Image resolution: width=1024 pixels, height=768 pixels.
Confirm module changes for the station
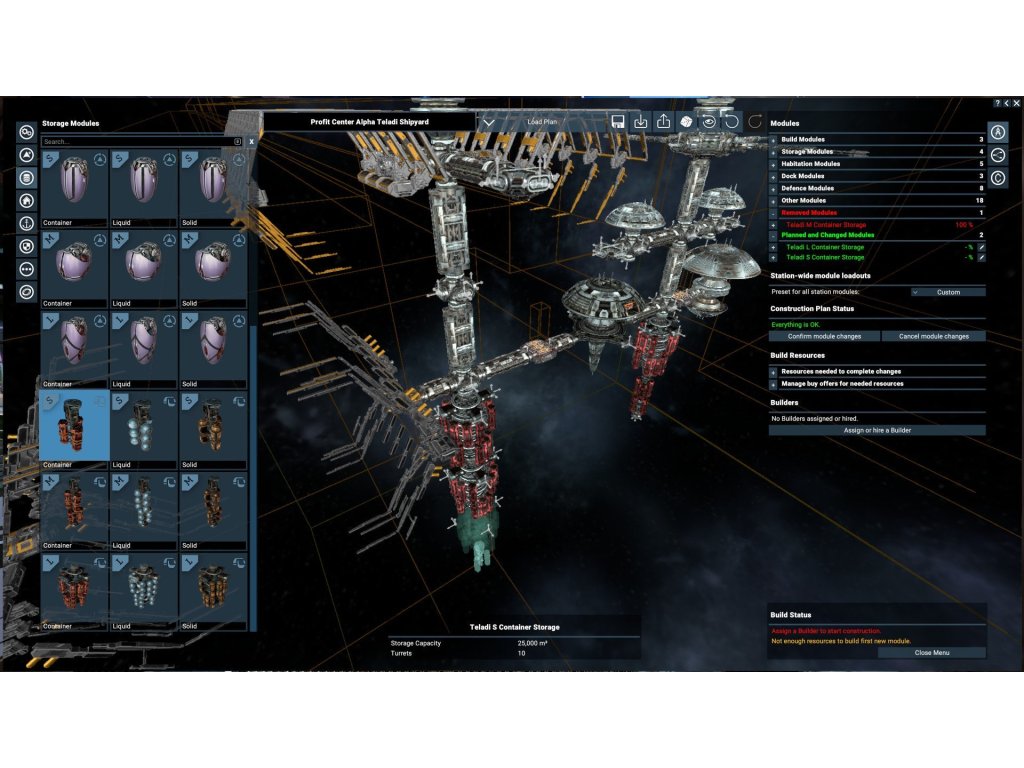[825, 336]
